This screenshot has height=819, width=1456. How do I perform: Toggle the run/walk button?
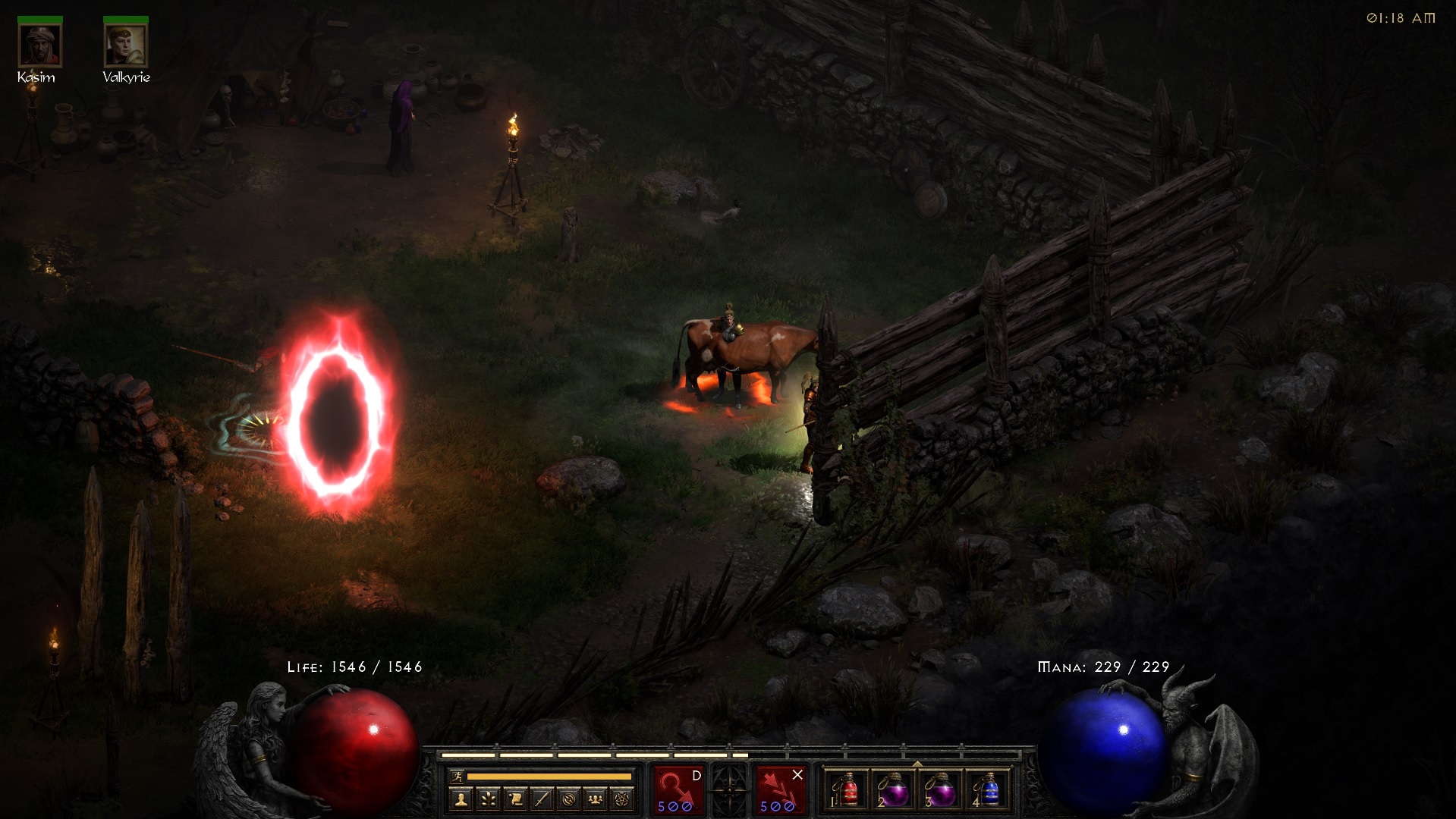point(456,776)
